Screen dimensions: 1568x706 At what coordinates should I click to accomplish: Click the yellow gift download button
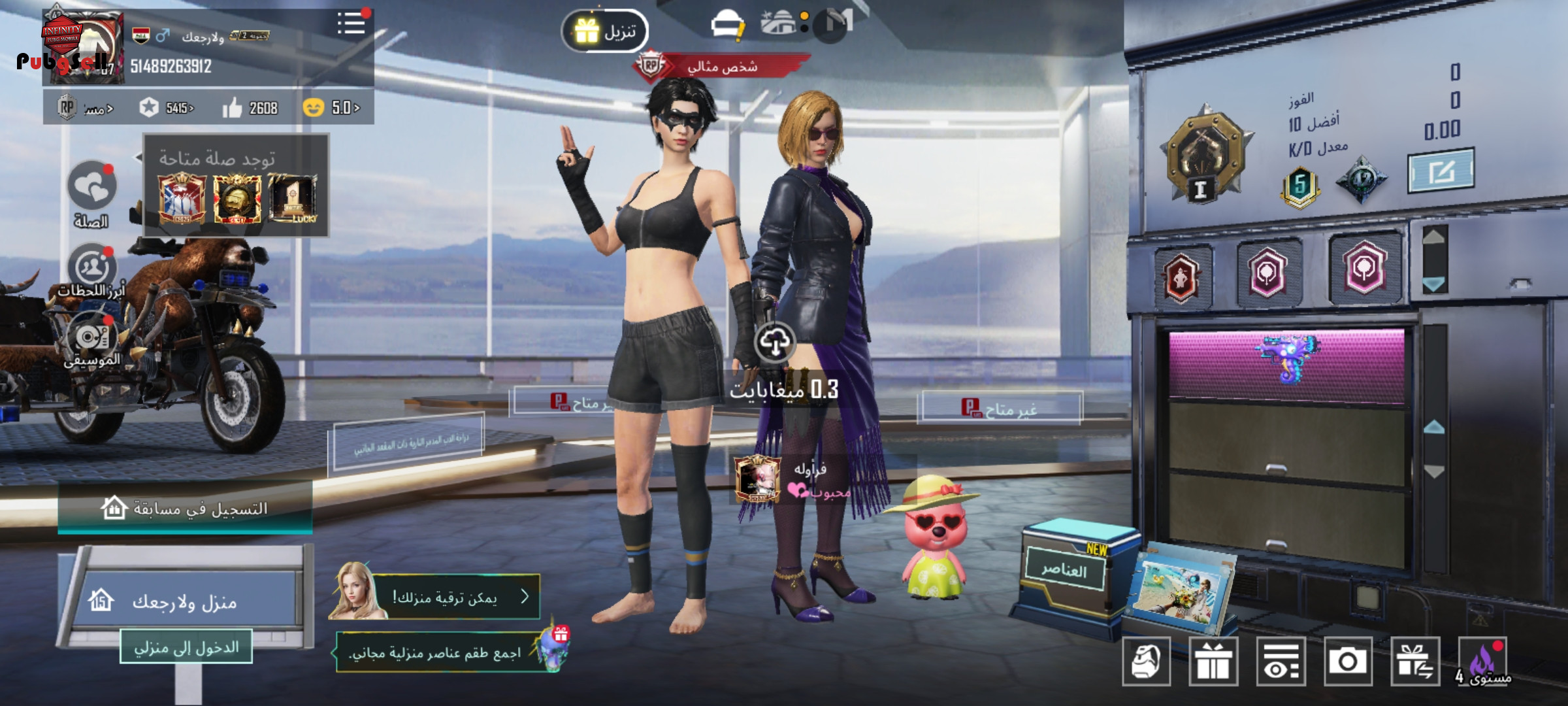604,31
